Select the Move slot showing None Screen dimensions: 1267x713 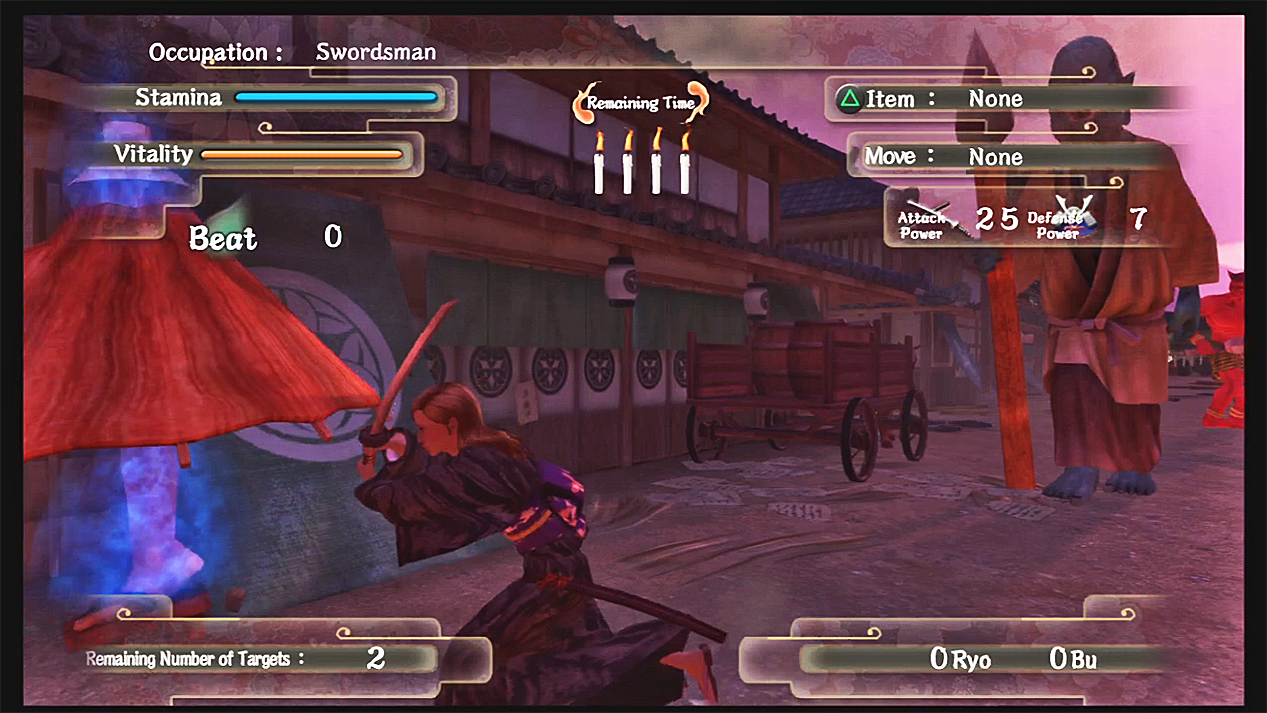(995, 157)
